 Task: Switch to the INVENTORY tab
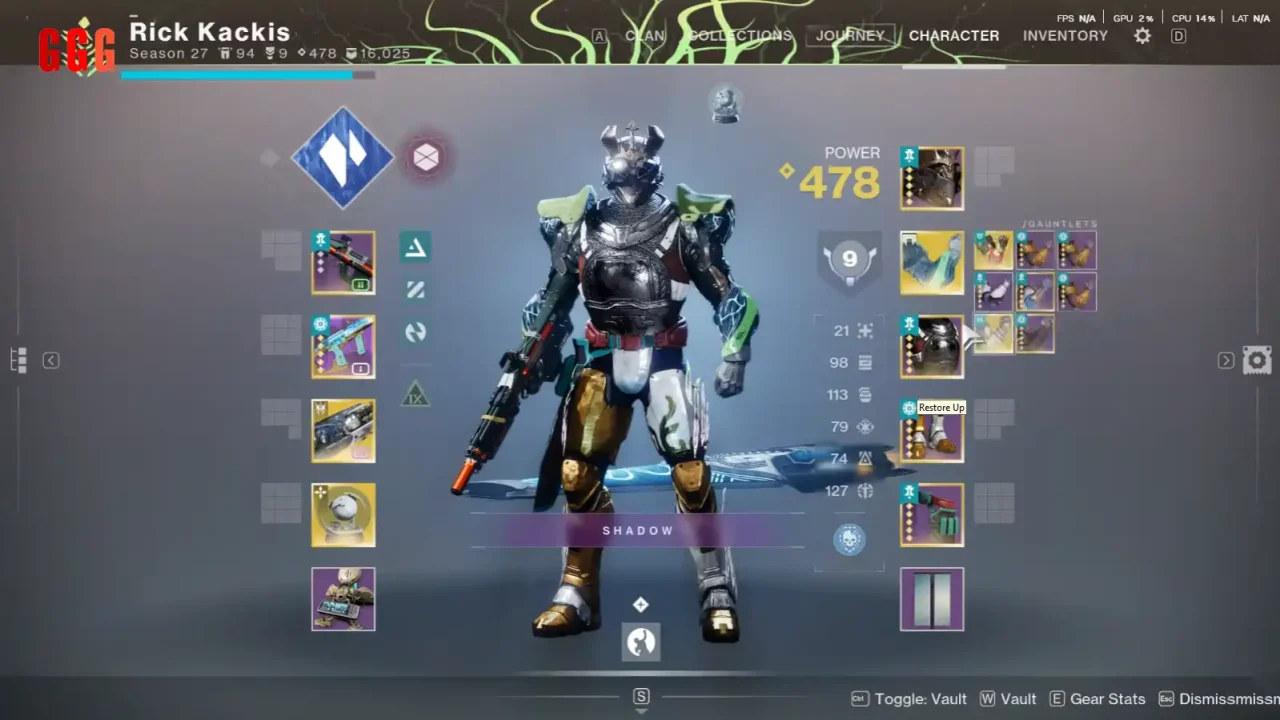click(x=1065, y=35)
